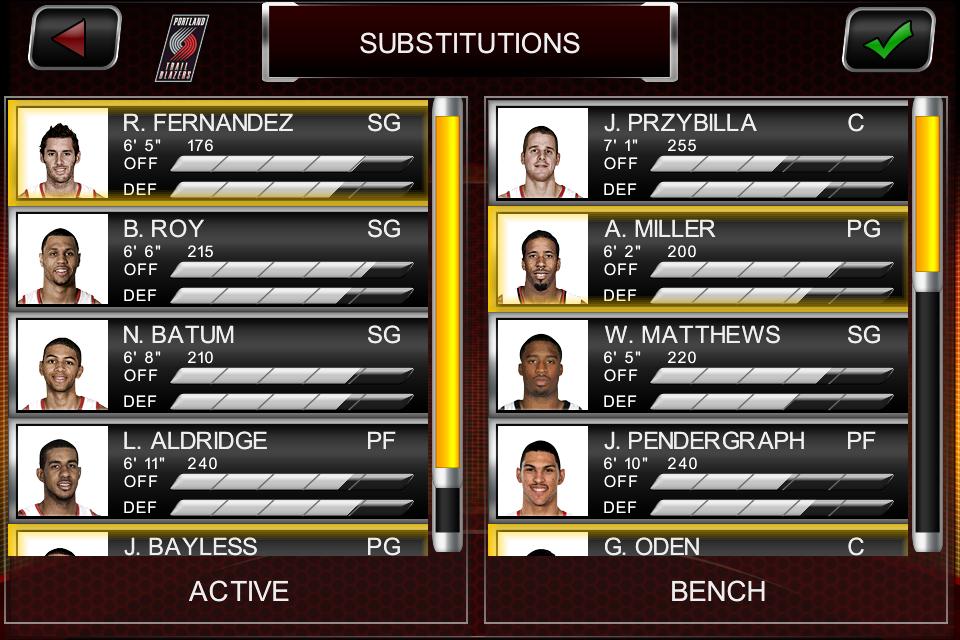This screenshot has width=960, height=640.
Task: Tap the Portland Trail Blazers logo
Action: (182, 47)
